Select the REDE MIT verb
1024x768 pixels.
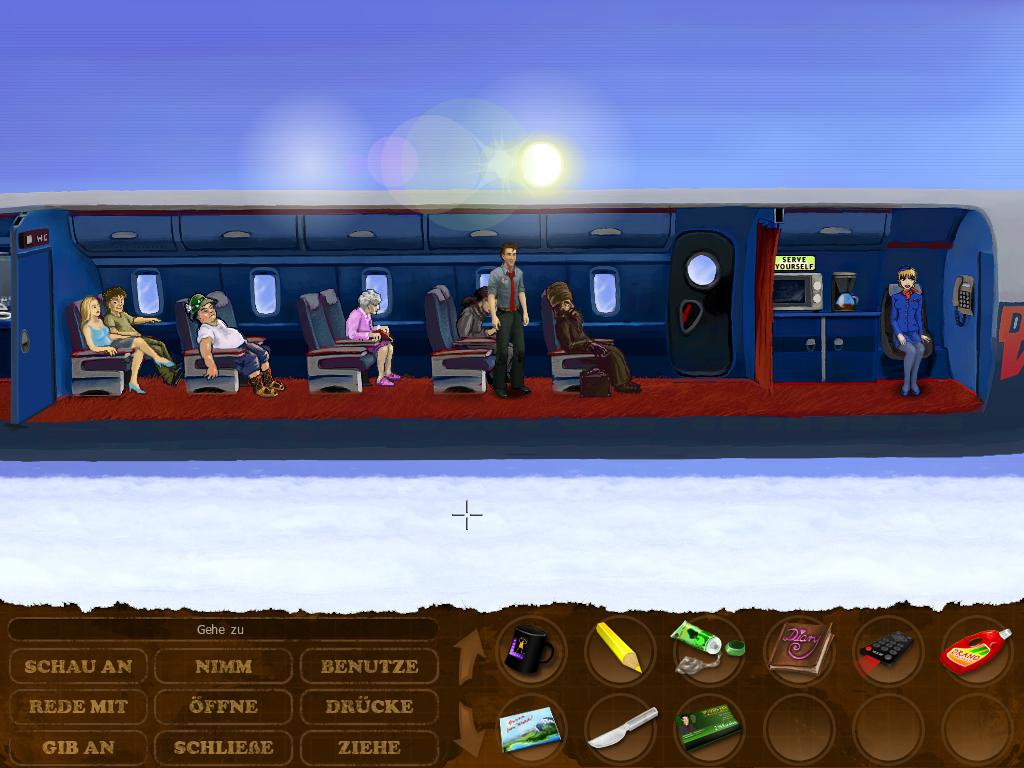pos(78,706)
